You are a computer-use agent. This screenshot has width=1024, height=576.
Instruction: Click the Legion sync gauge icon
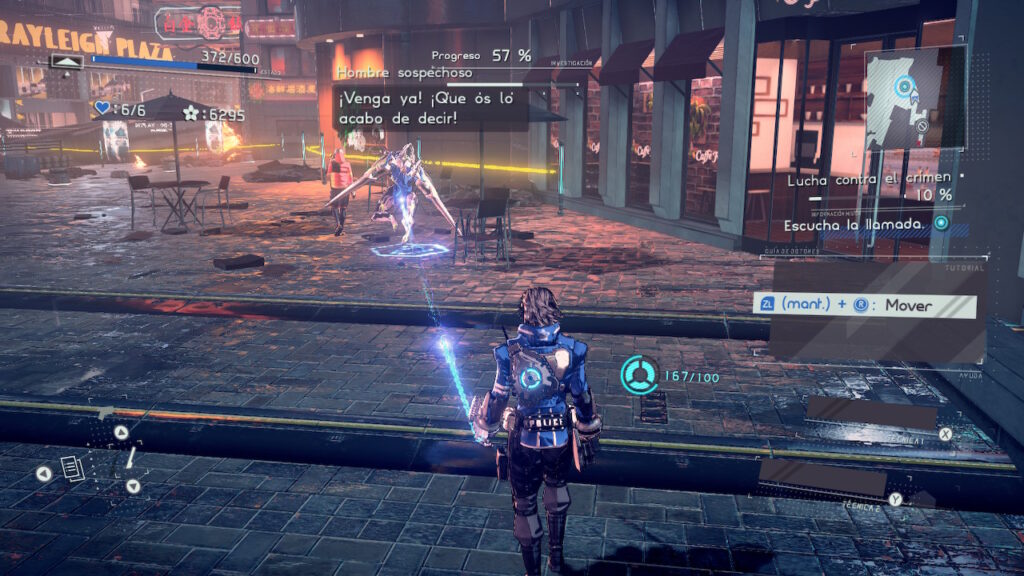(638, 375)
